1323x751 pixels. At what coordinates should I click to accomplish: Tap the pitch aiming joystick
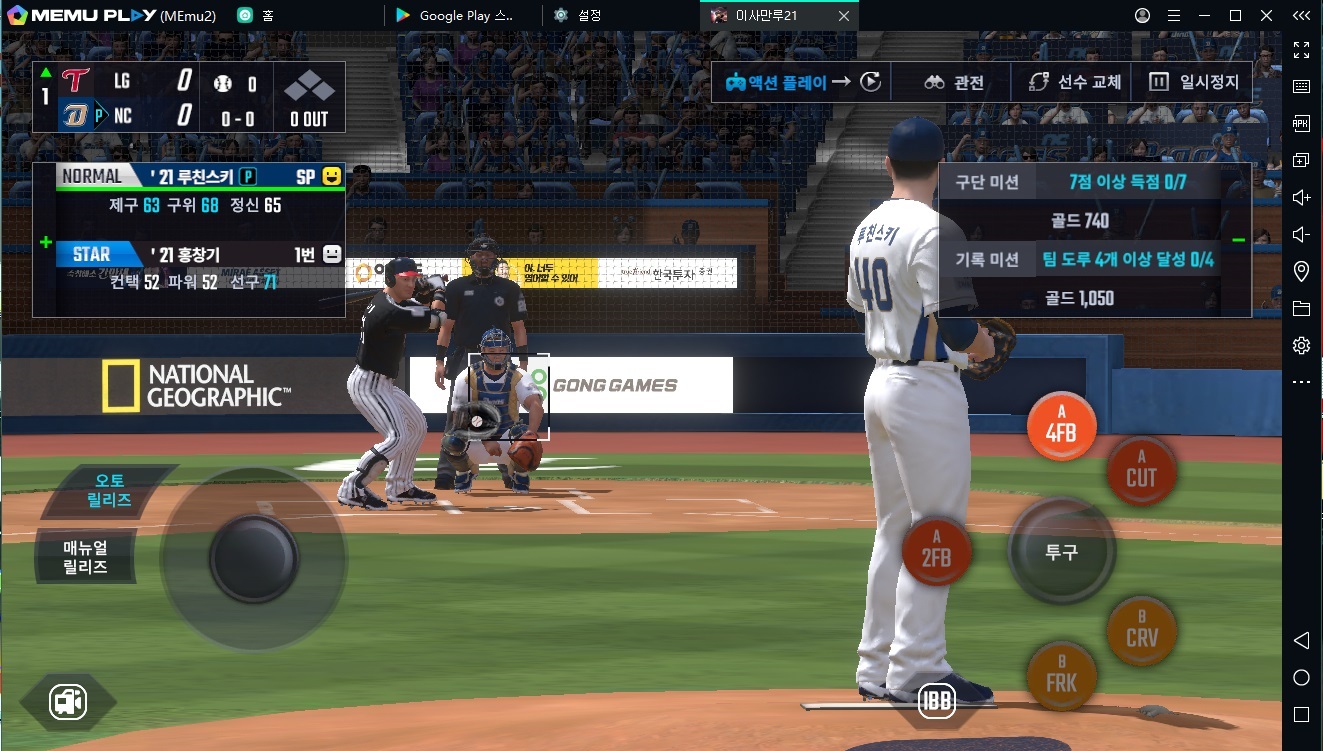[254, 558]
